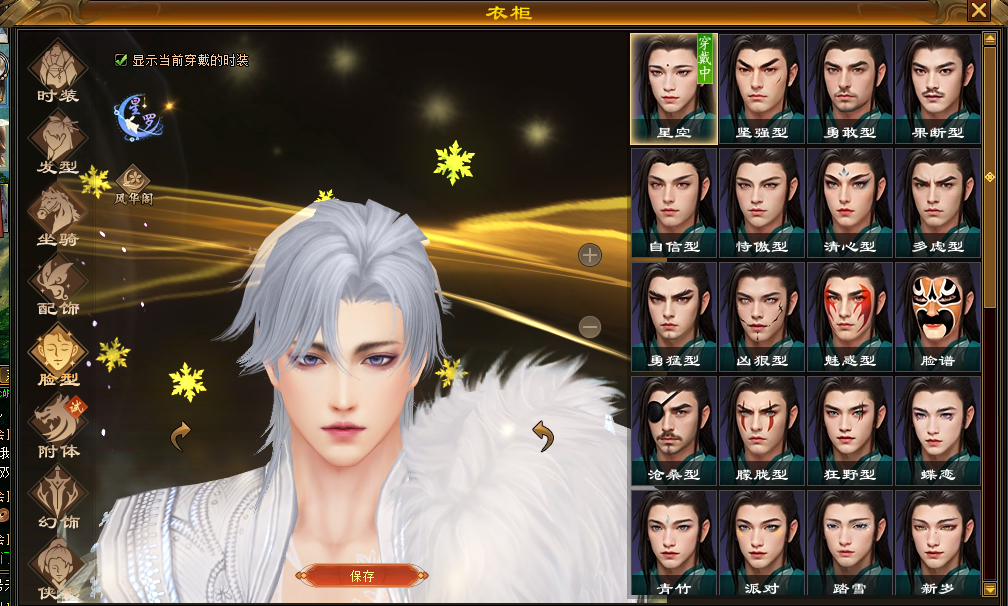The image size is (1008, 606).
Task: Pick the 沧桑型 eyepatch face
Action: coord(674,430)
